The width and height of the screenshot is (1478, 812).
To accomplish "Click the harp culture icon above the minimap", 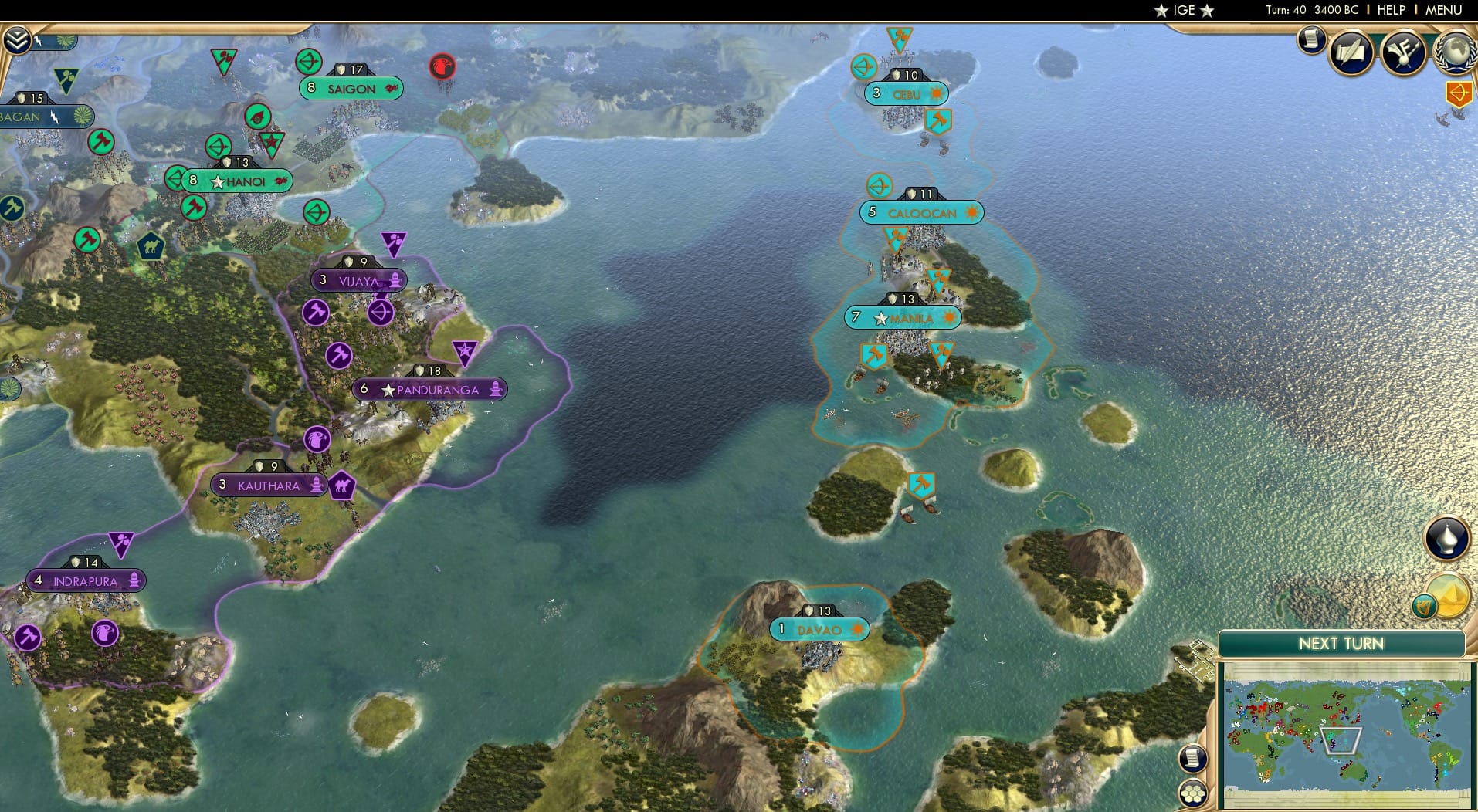I will click(x=1423, y=606).
